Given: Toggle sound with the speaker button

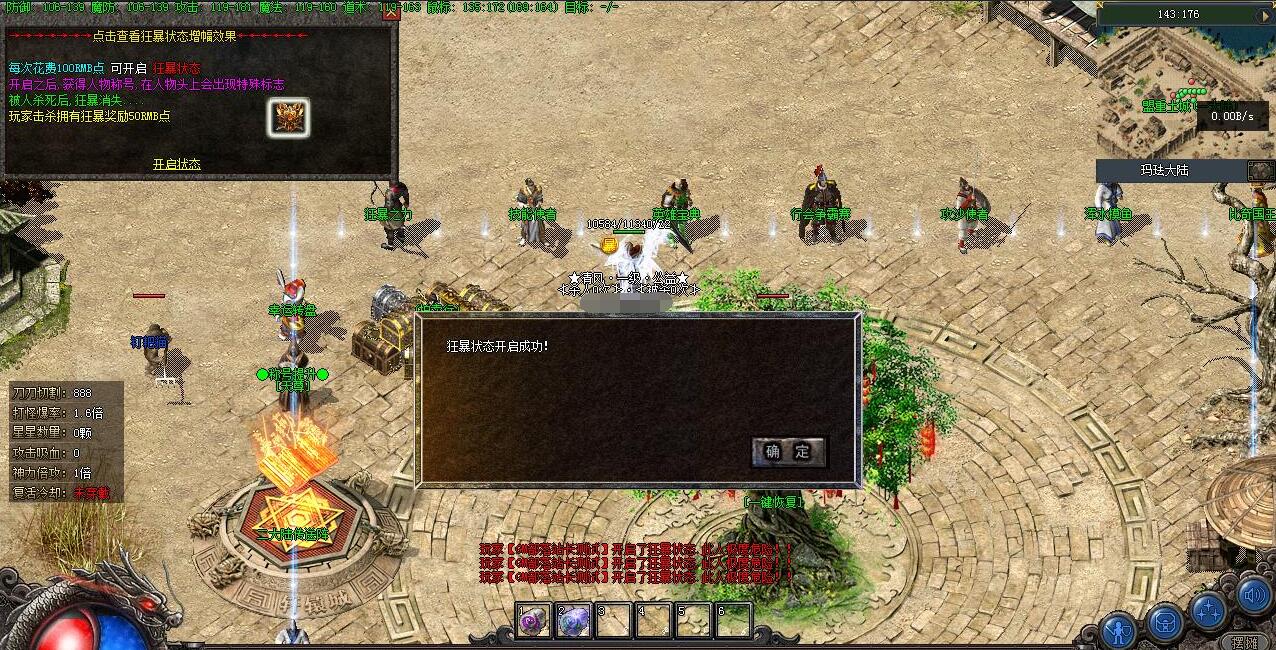Looking at the screenshot, I should click(x=1254, y=596).
